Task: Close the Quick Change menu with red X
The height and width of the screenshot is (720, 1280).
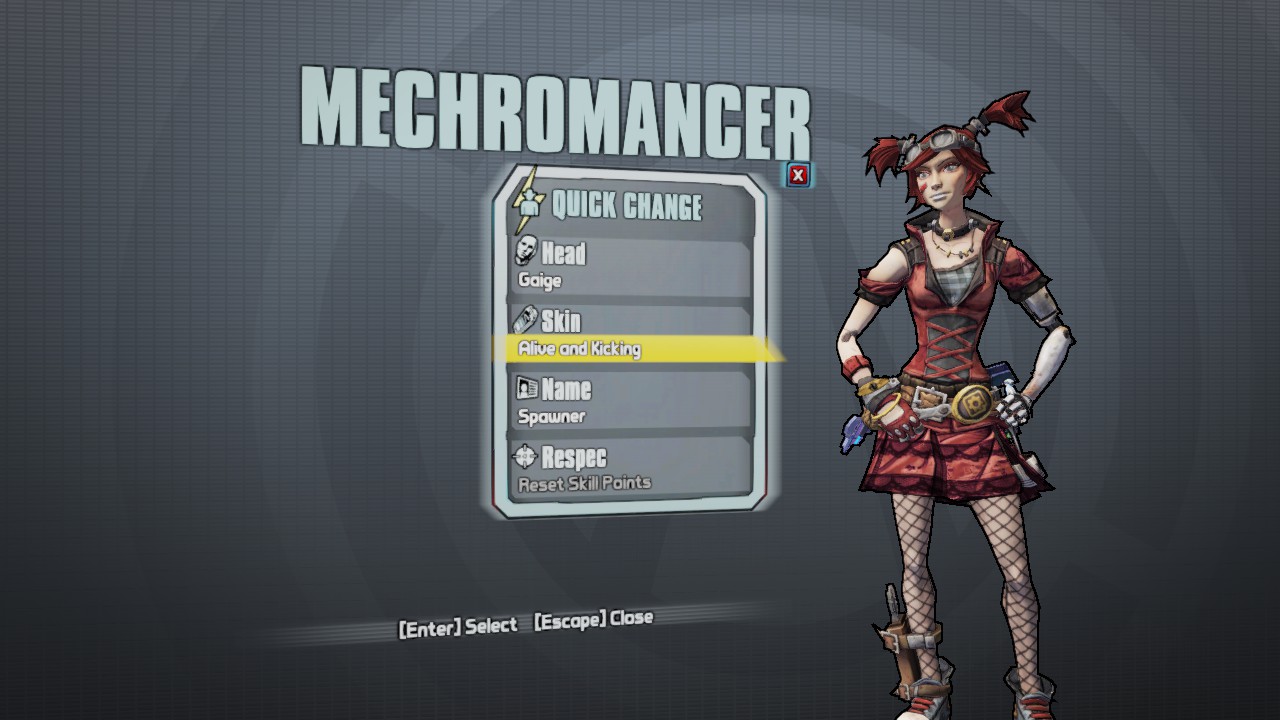Action: (x=798, y=176)
